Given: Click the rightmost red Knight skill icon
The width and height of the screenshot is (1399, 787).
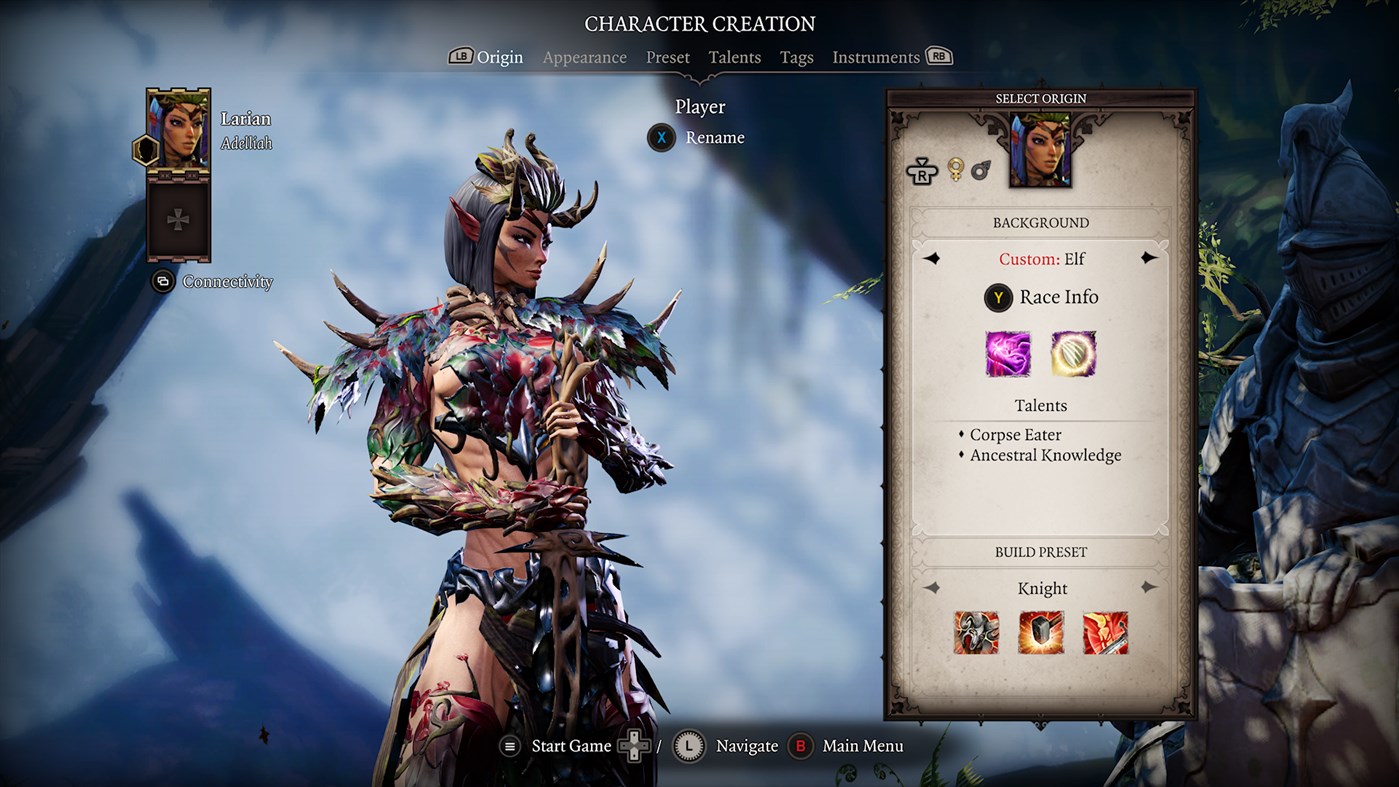Looking at the screenshot, I should pyautogui.click(x=1106, y=633).
